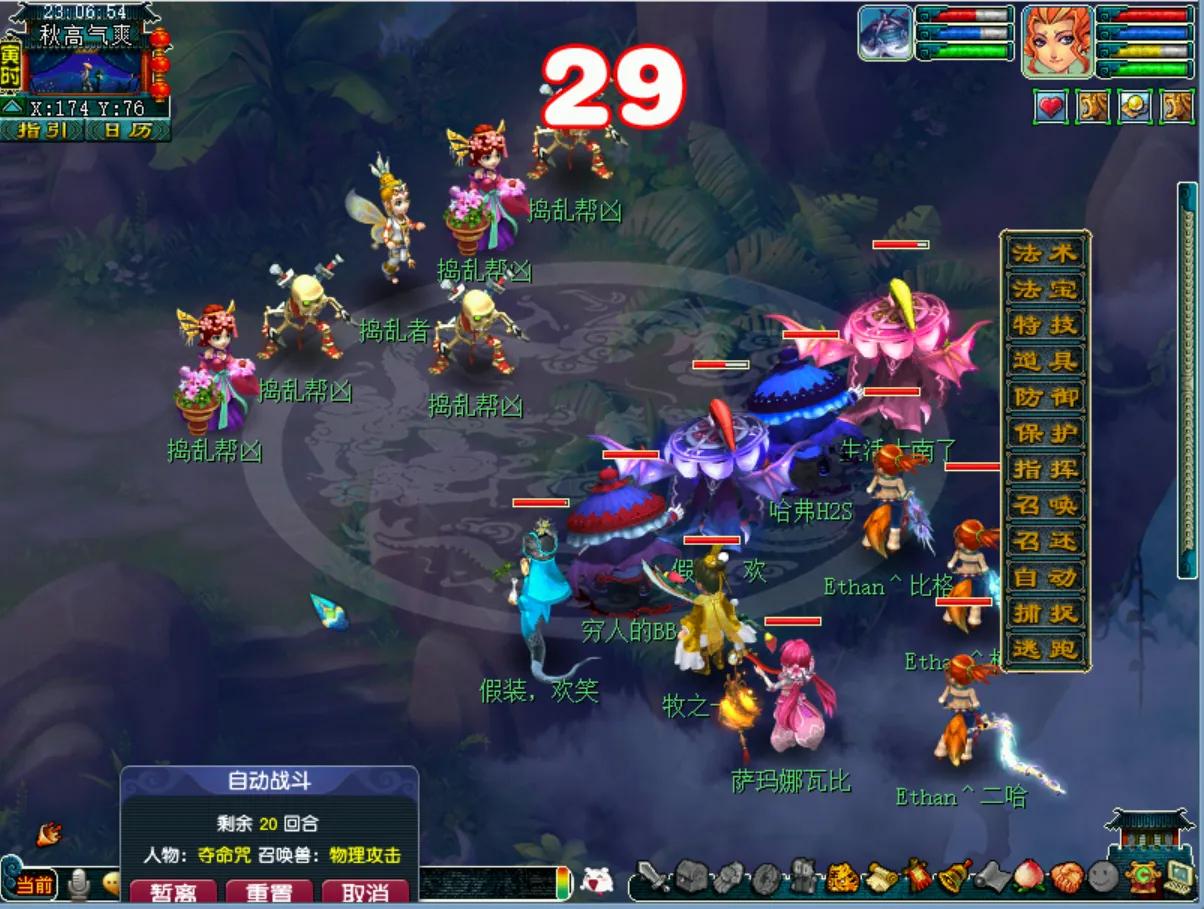Click the red-haired character portrait
The height and width of the screenshot is (909, 1204).
coord(1056,40)
